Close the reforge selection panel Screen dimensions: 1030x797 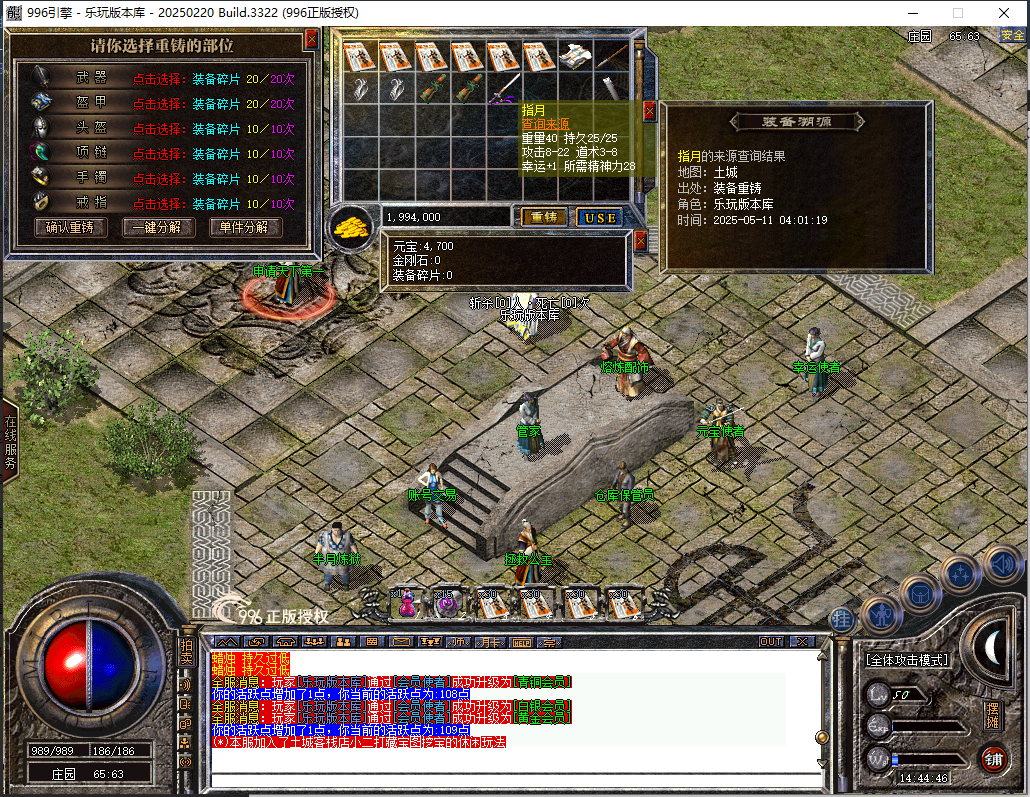(x=311, y=39)
